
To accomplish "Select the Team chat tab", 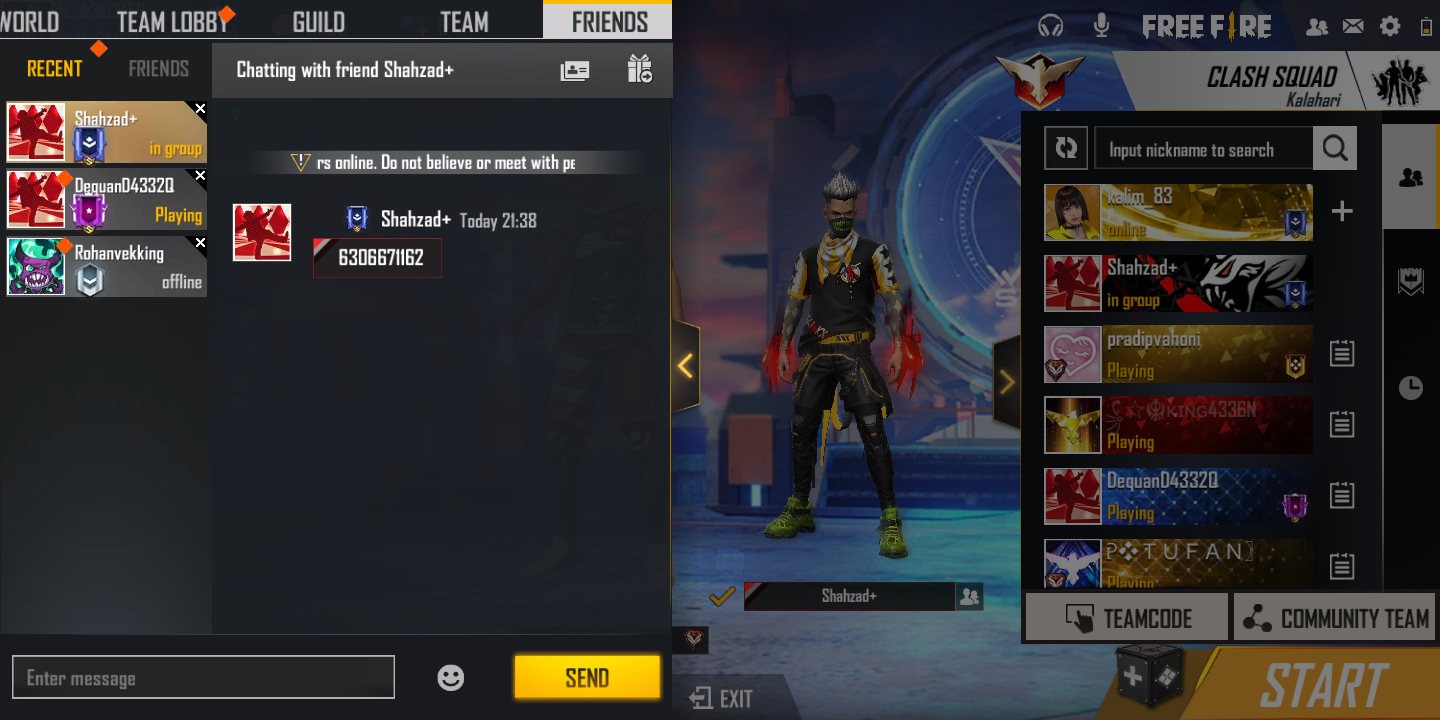I will point(464,21).
